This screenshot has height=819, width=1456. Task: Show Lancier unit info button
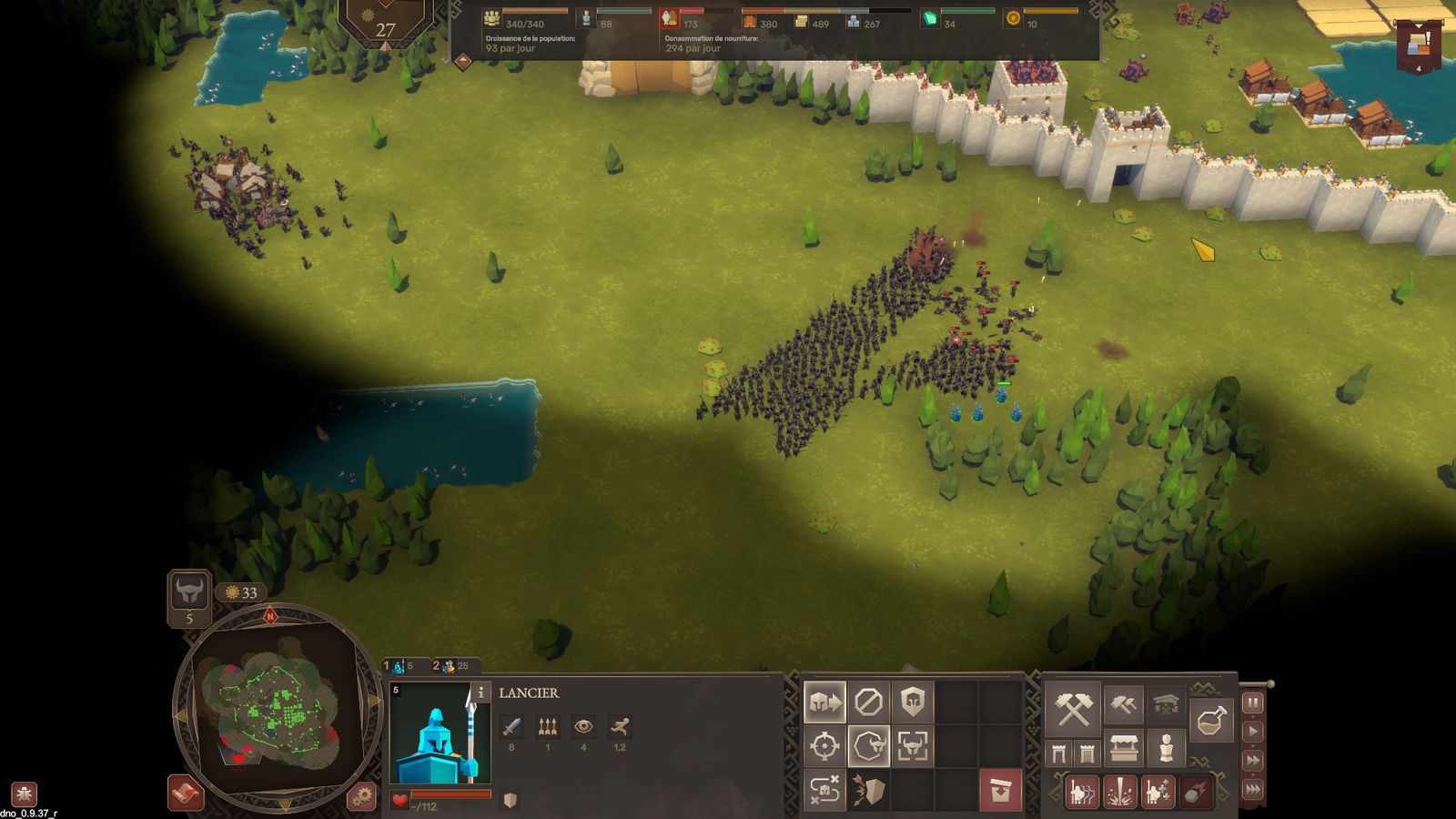tap(480, 693)
